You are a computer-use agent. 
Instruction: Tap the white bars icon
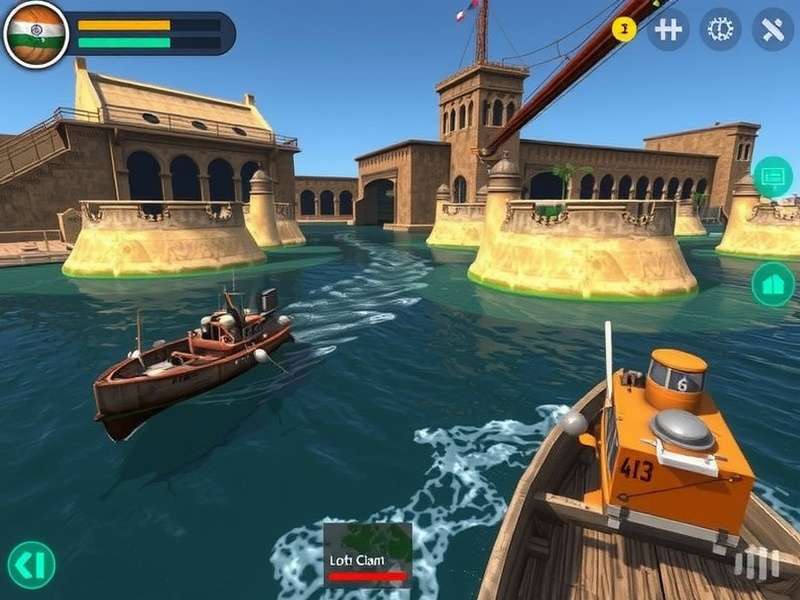756,565
